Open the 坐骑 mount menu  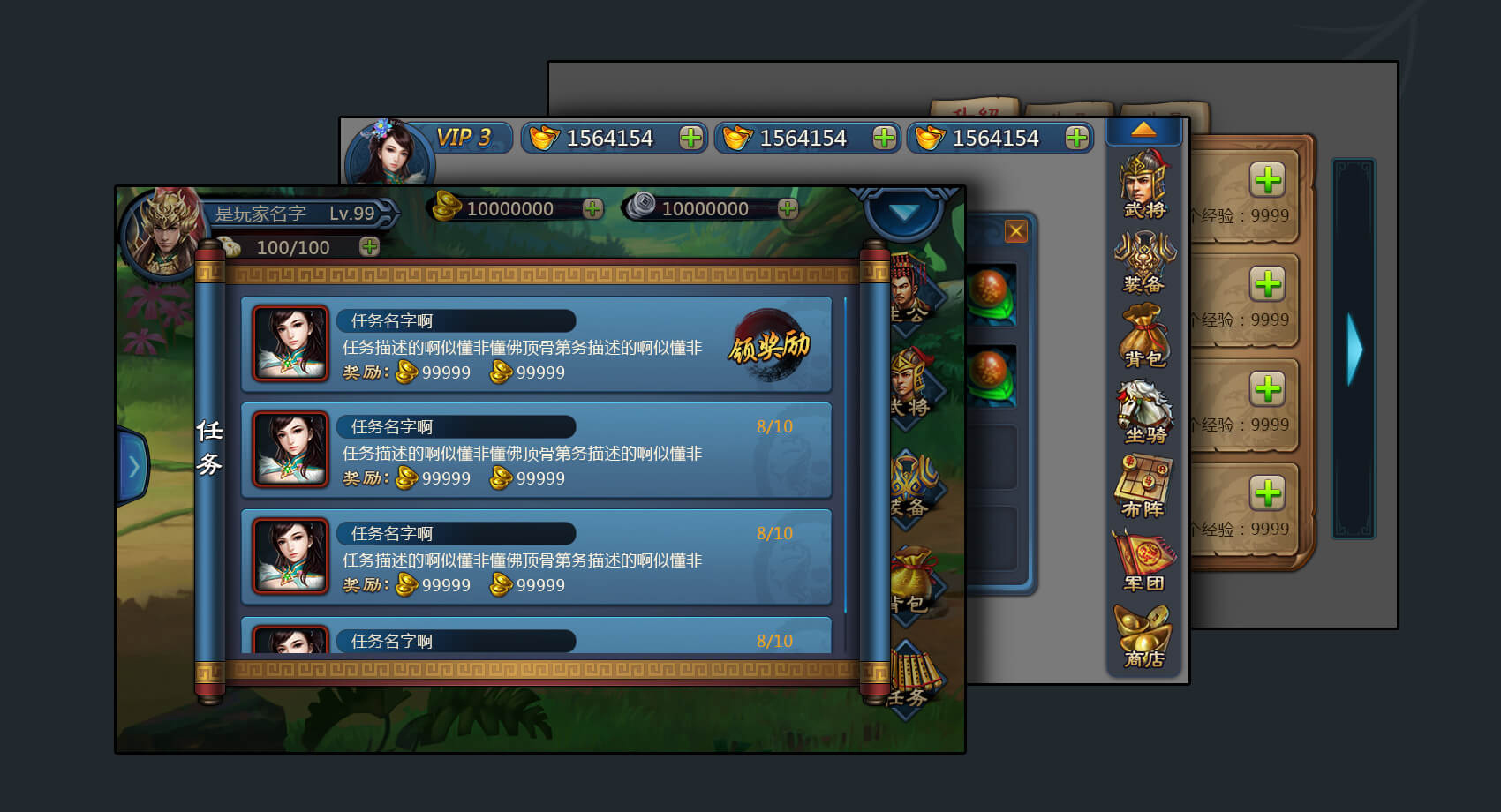(x=1144, y=411)
